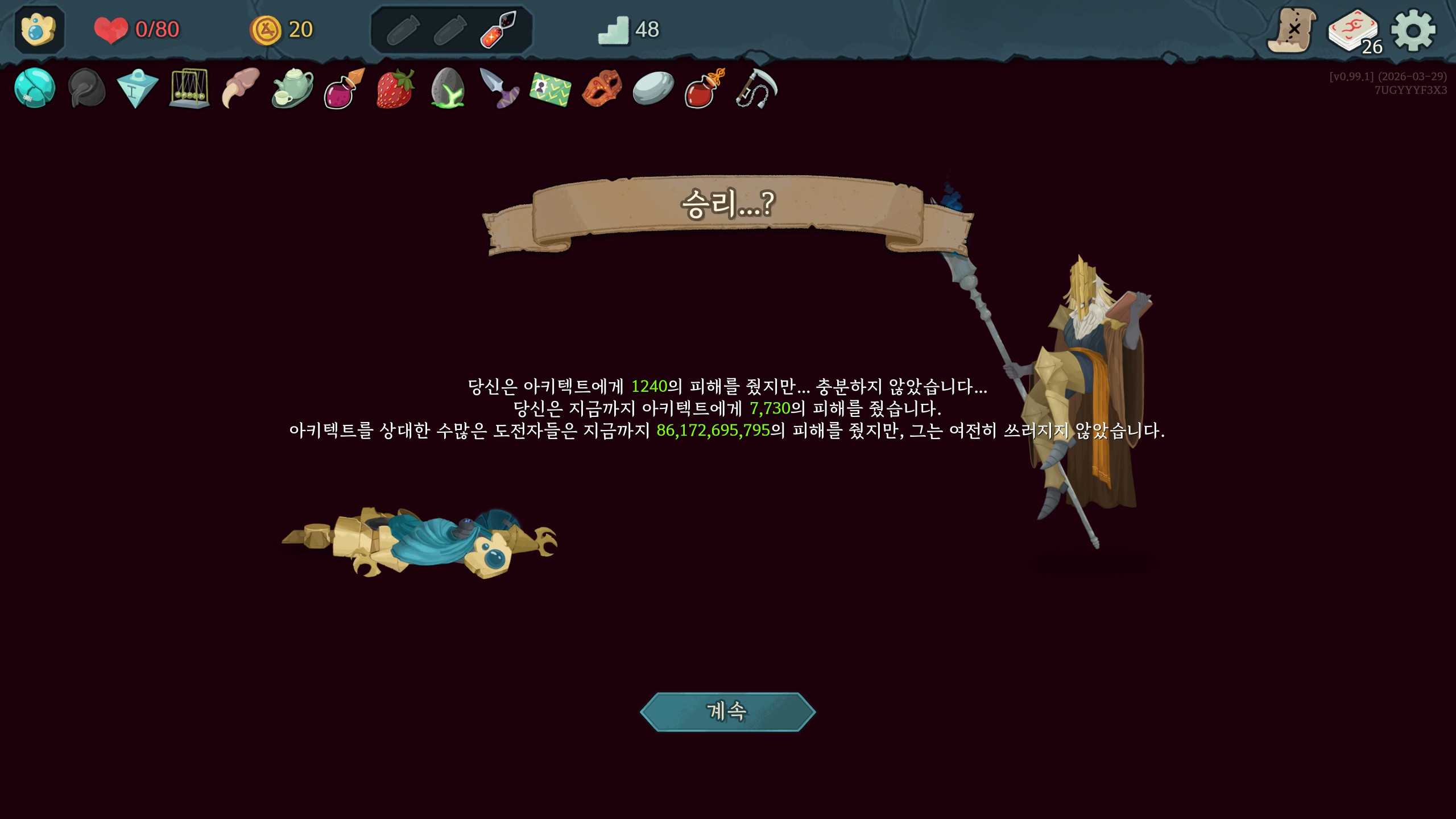Open the map scroll

tap(1292, 30)
